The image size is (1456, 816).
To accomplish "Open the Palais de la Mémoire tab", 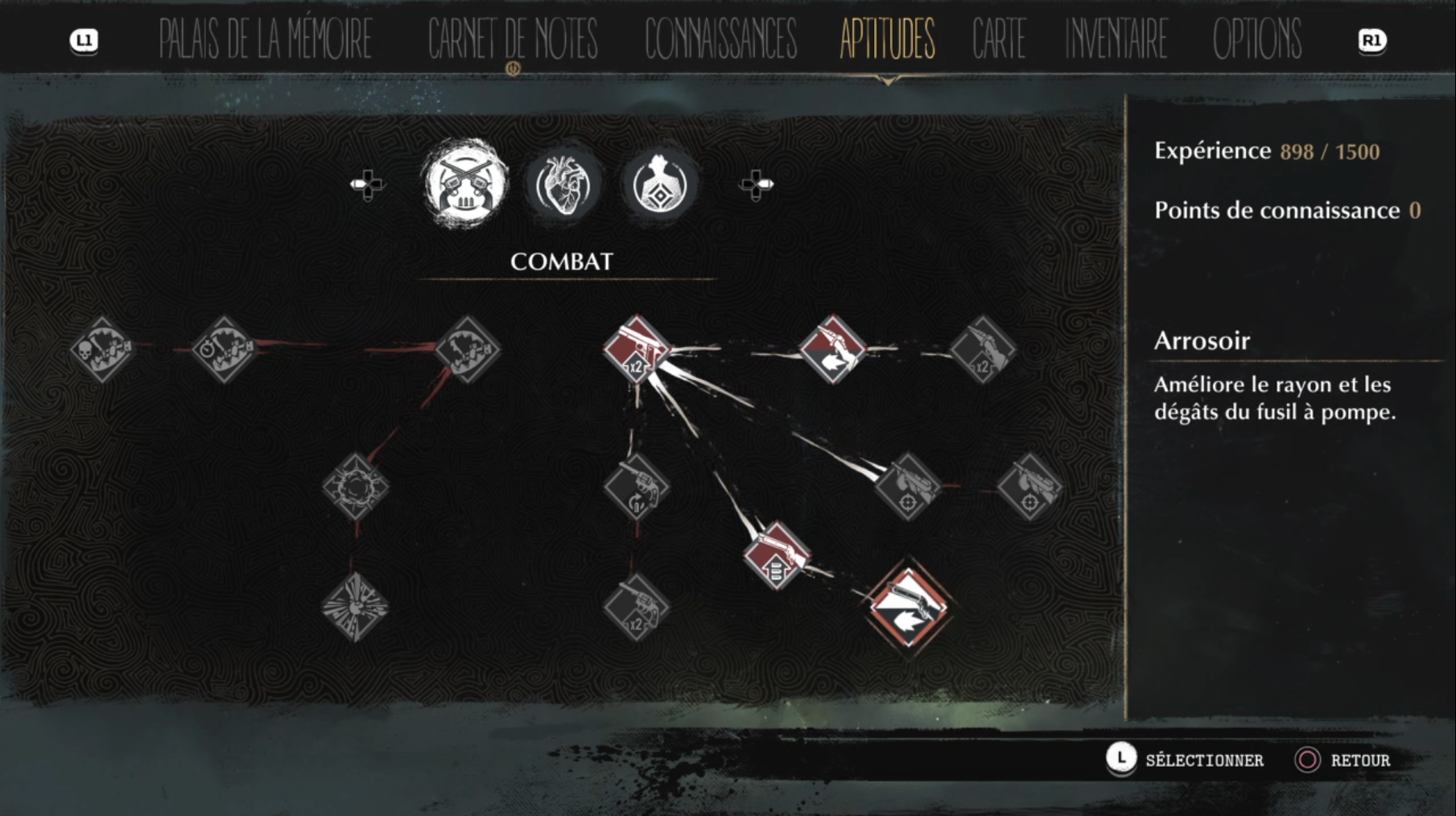I will pos(265,38).
